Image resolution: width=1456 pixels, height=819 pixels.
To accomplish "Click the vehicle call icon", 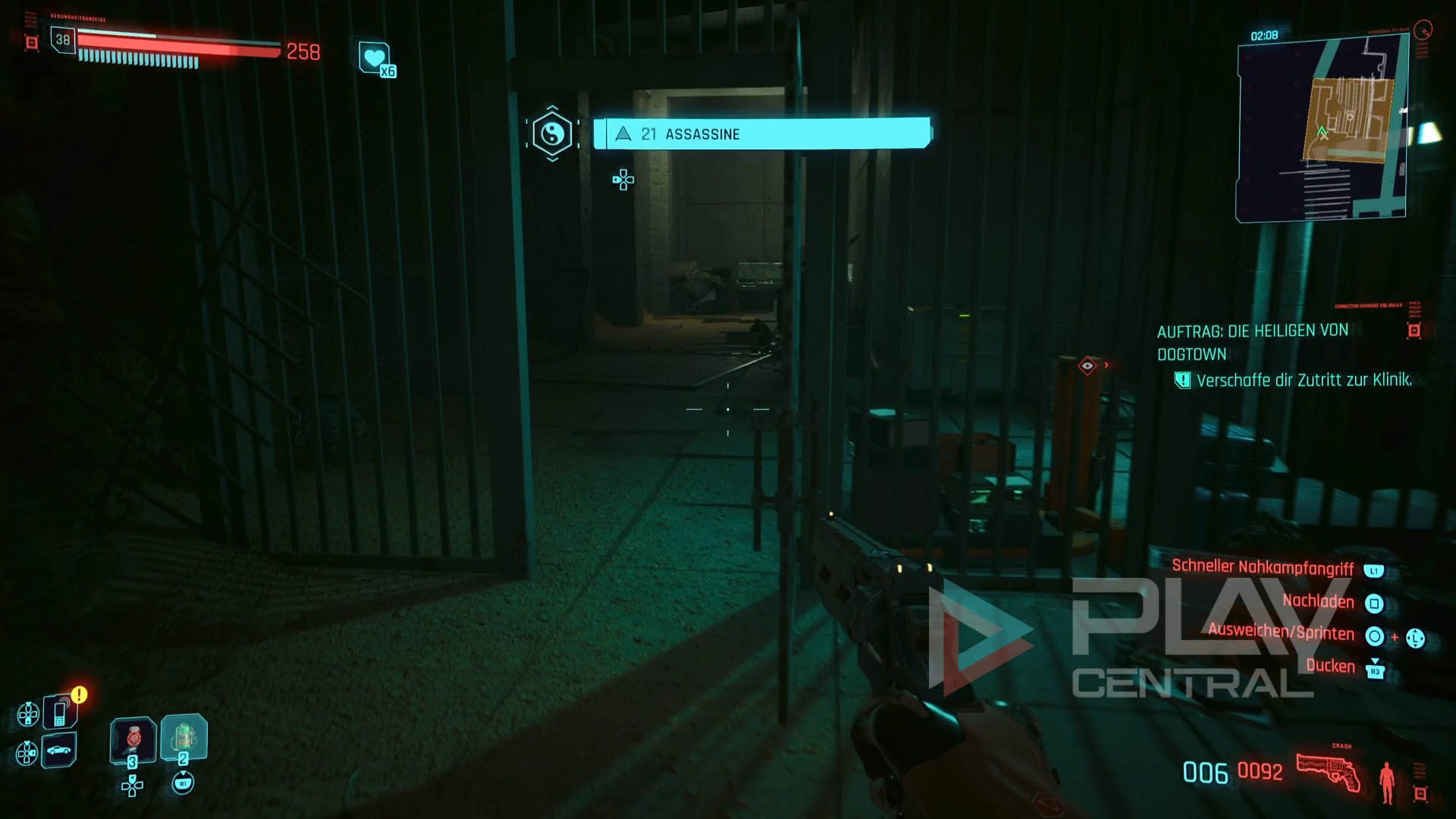I will tap(58, 751).
